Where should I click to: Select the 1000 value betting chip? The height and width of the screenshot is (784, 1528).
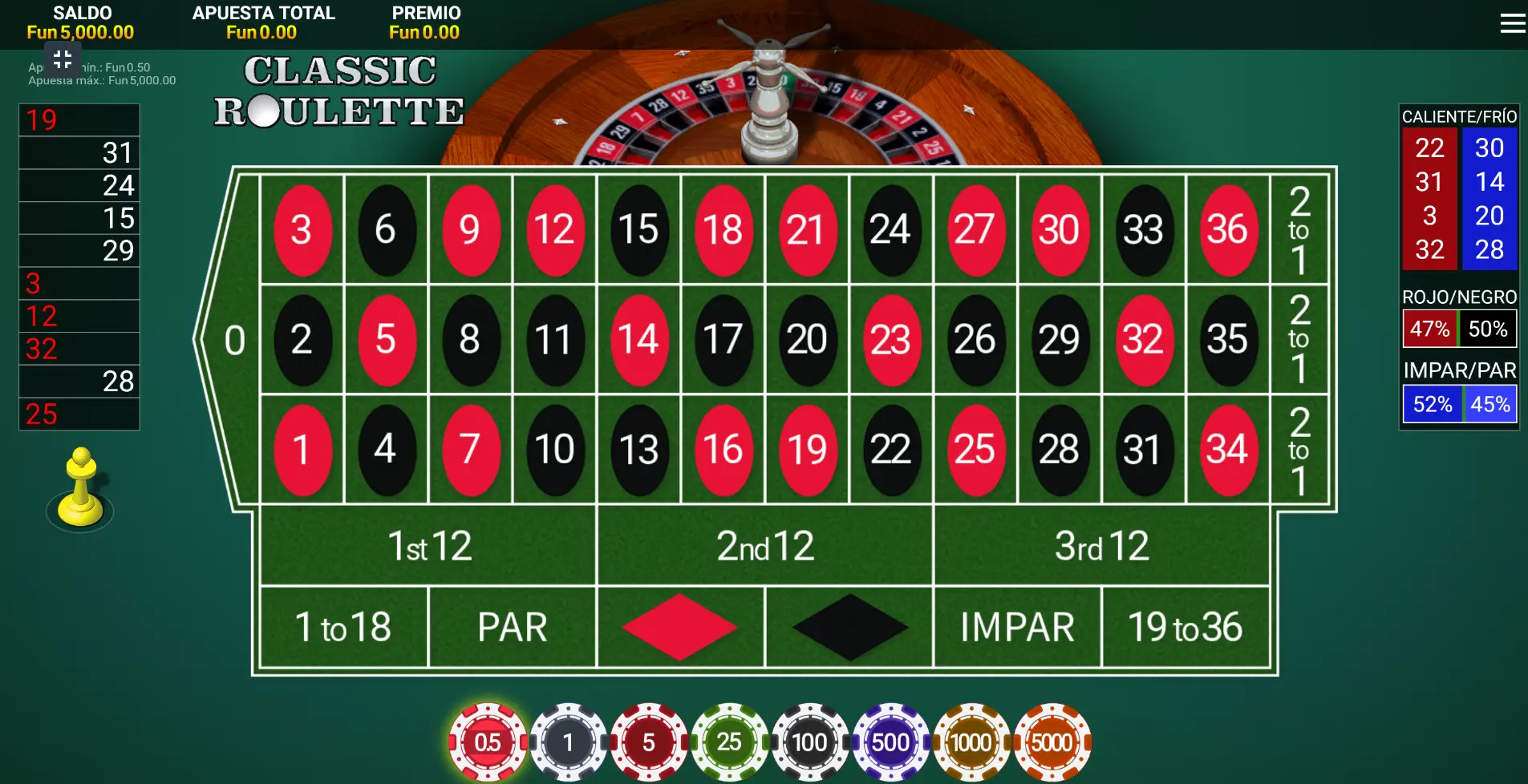pos(971,742)
